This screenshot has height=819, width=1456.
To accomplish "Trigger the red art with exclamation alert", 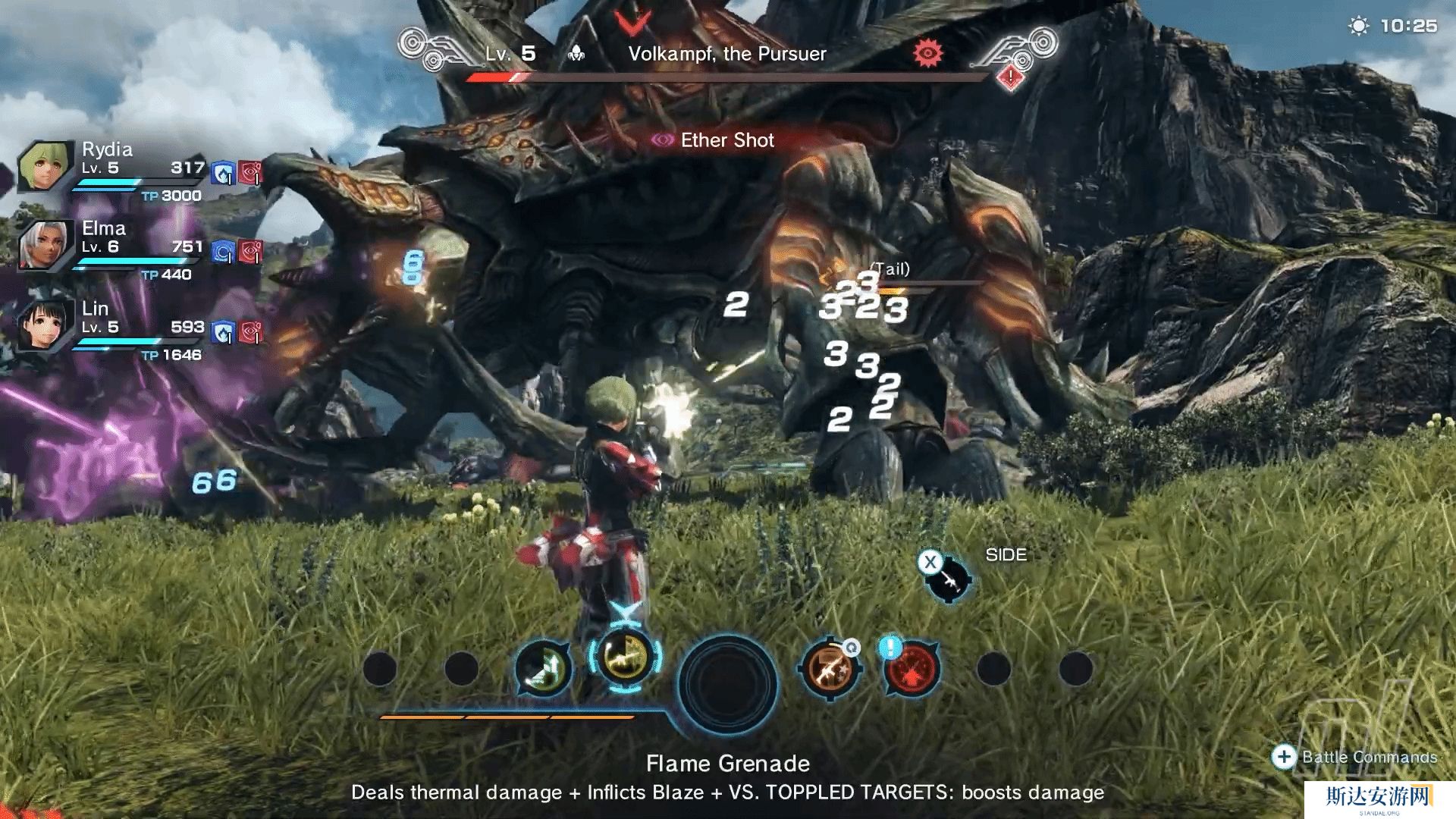I will pos(912,668).
